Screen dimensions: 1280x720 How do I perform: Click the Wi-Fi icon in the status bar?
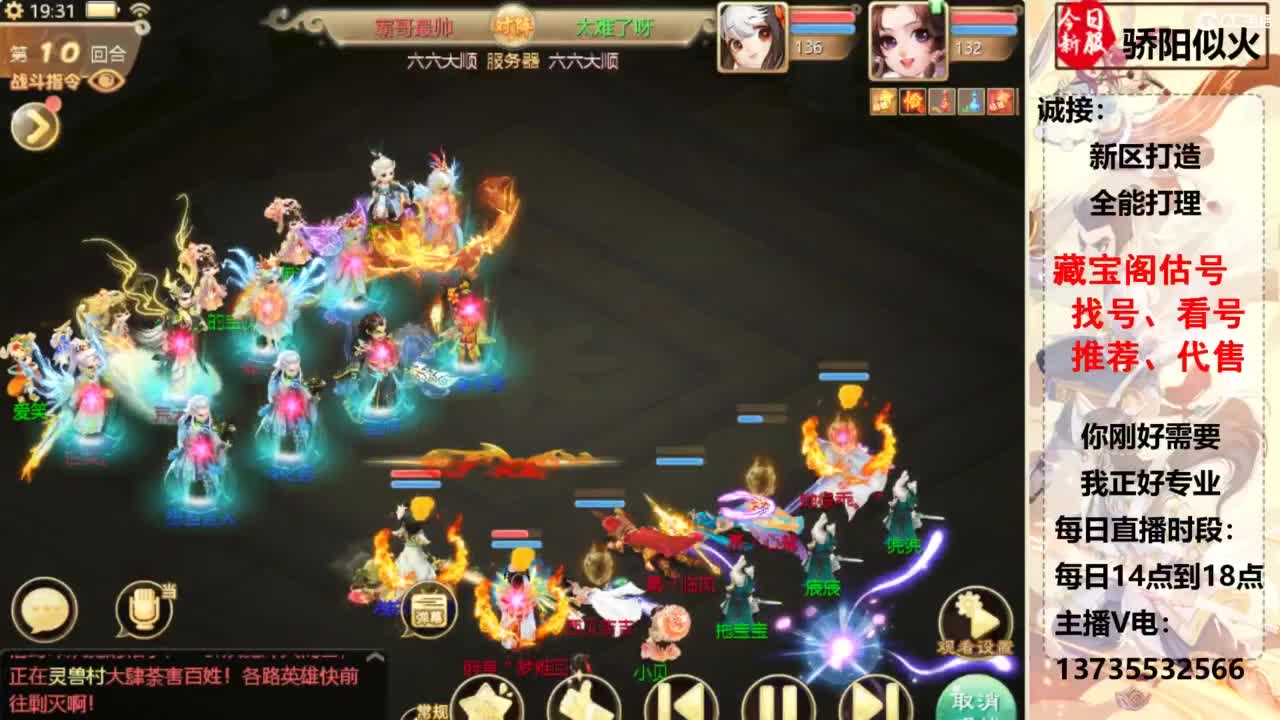pyautogui.click(x=140, y=8)
